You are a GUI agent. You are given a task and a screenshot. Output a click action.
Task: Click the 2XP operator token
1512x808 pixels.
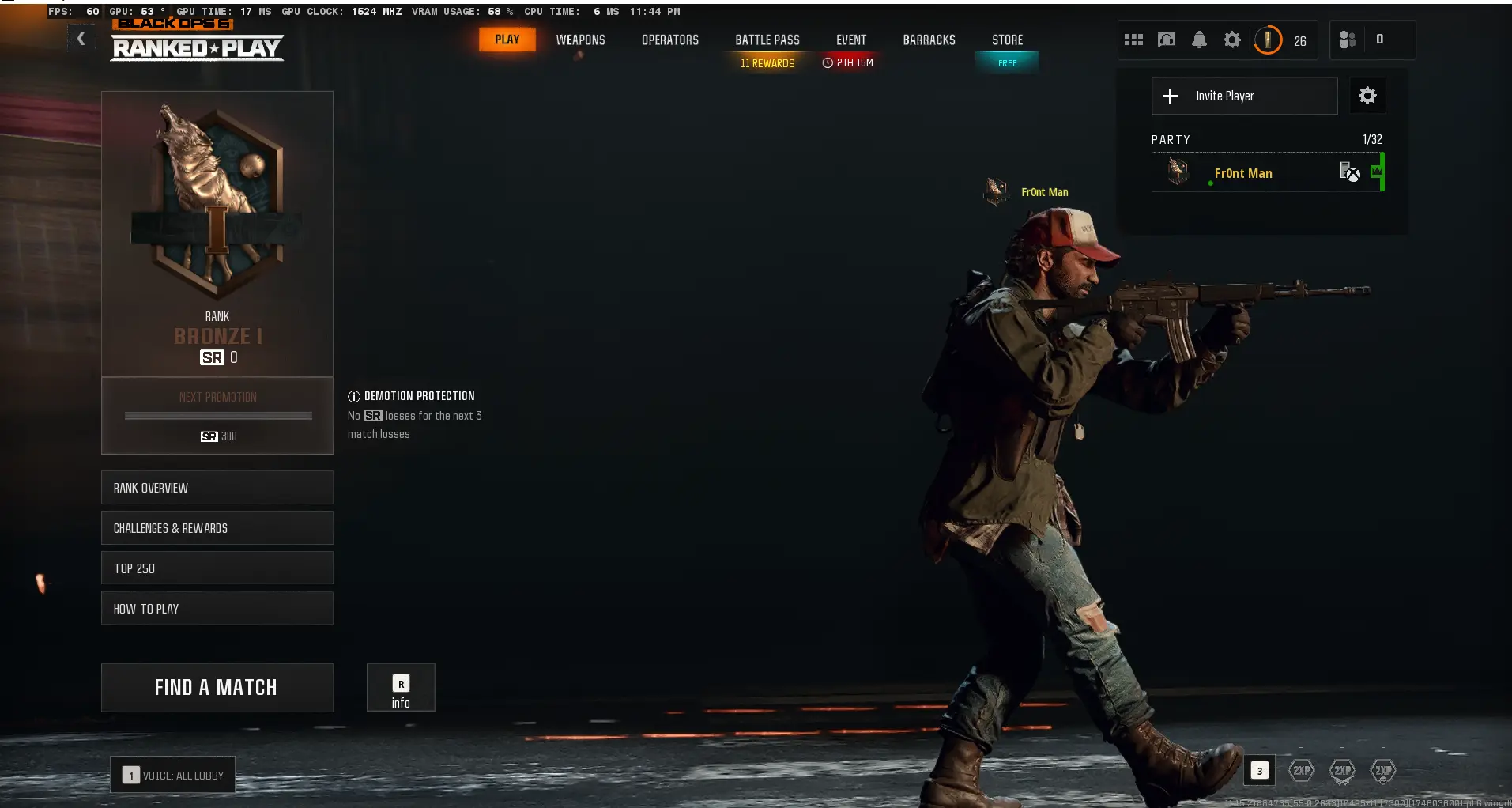coord(1382,771)
